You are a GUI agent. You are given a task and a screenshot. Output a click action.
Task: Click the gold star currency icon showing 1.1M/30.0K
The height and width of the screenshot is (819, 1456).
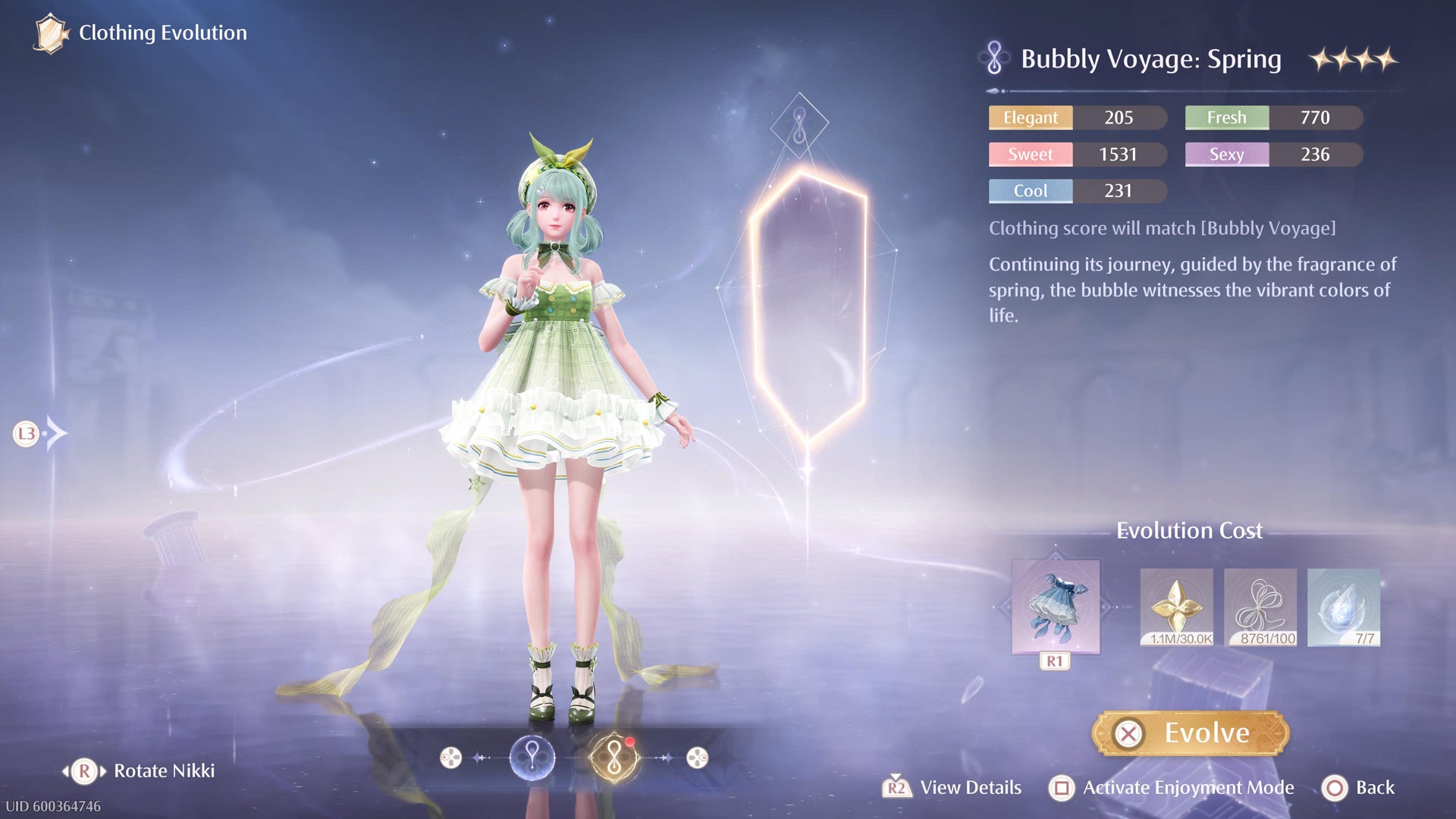[x=1175, y=607]
